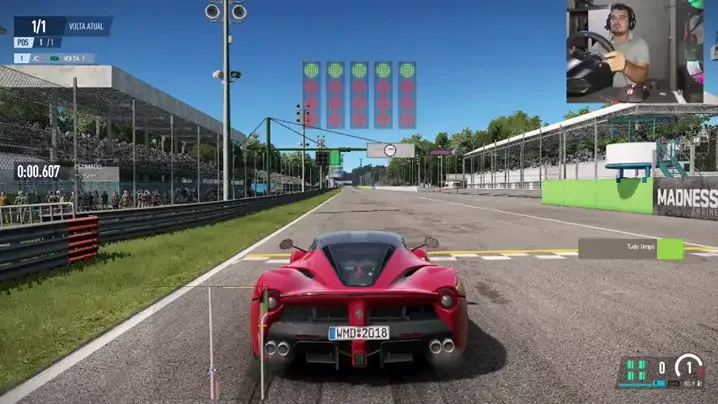The image size is (718, 404).
Task: Click the Tudo limpo flag notification
Action: [x=630, y=249]
